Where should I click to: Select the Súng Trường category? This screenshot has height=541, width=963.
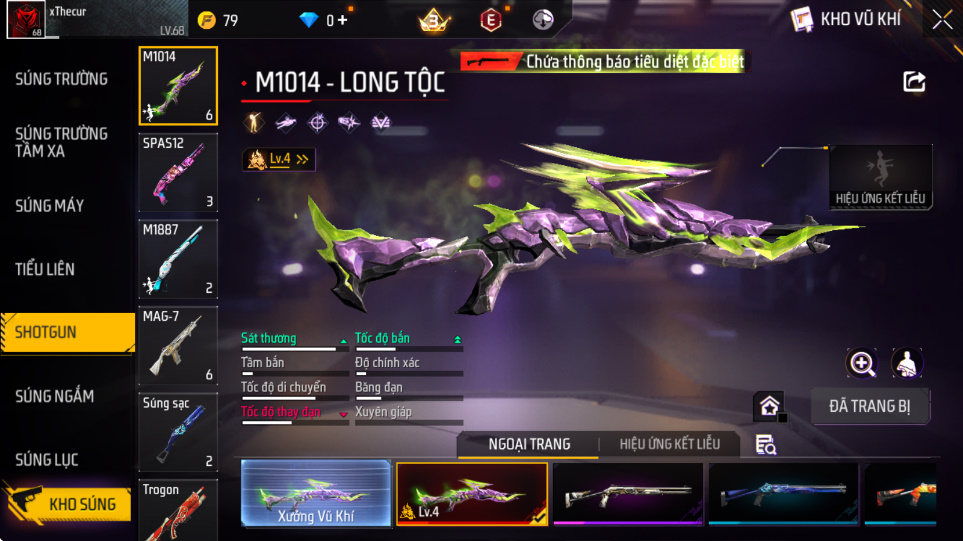click(61, 79)
